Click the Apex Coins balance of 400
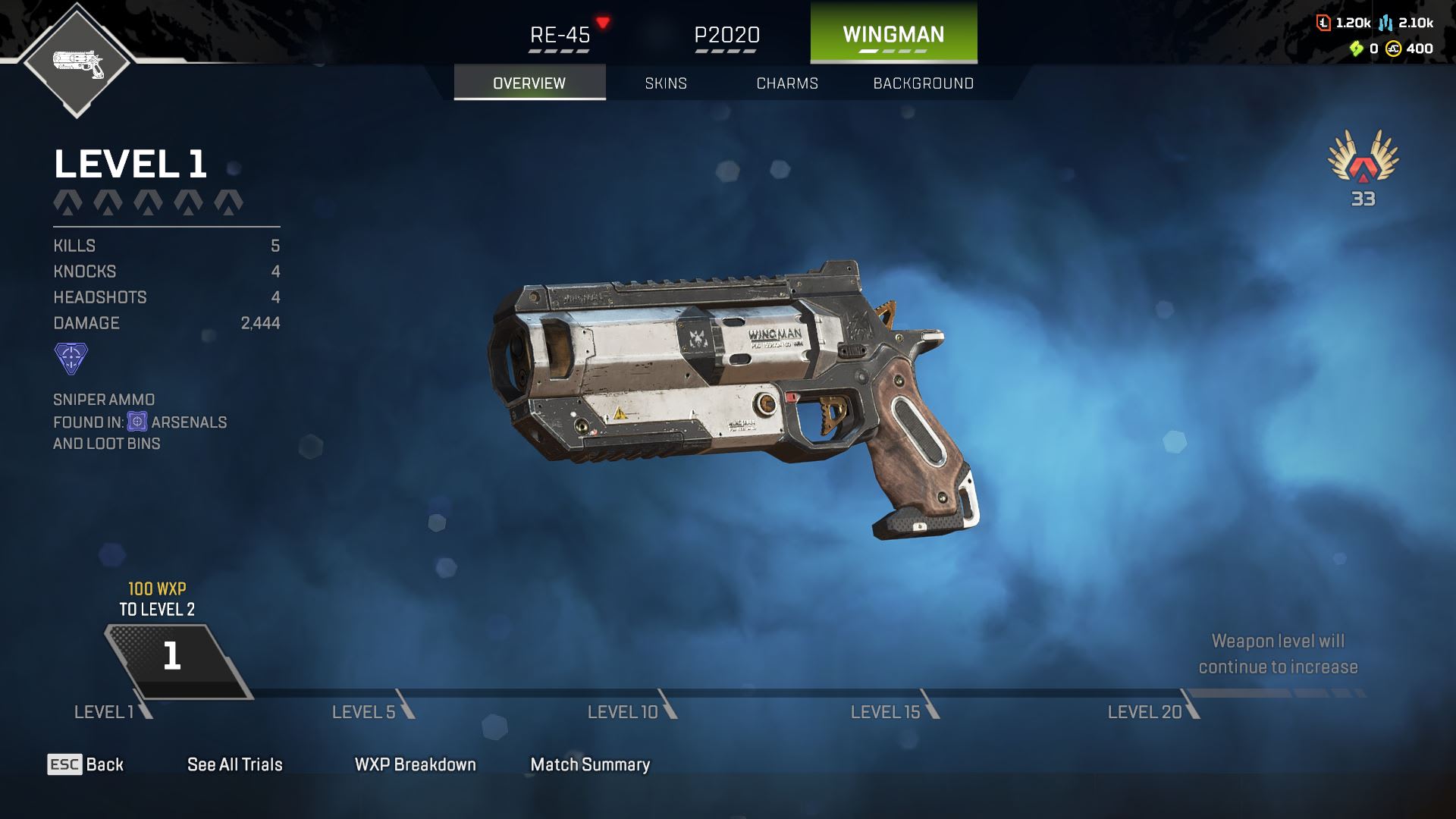 [1410, 49]
